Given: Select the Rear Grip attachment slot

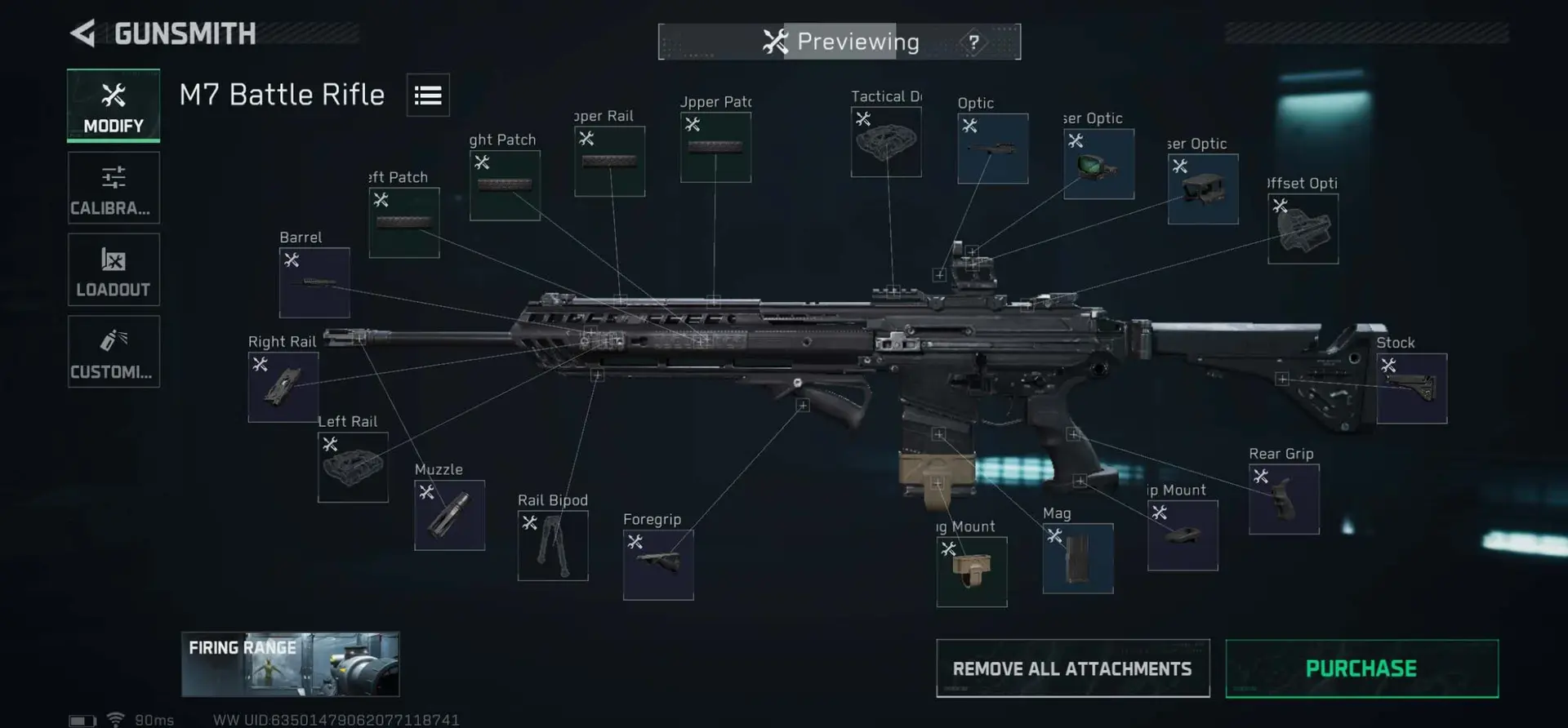Looking at the screenshot, I should pos(1283,499).
